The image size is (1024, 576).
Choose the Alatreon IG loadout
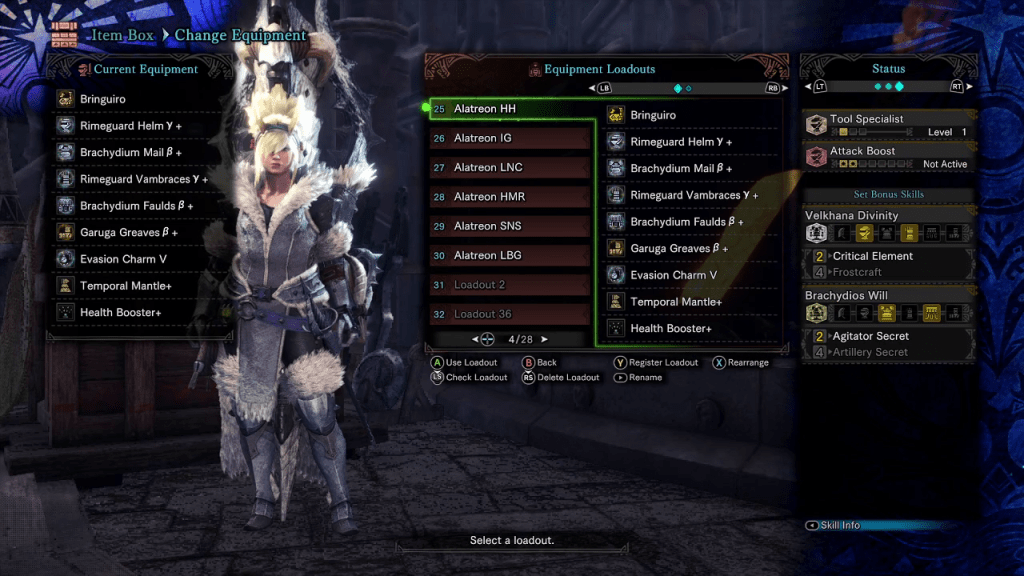tap(510, 138)
